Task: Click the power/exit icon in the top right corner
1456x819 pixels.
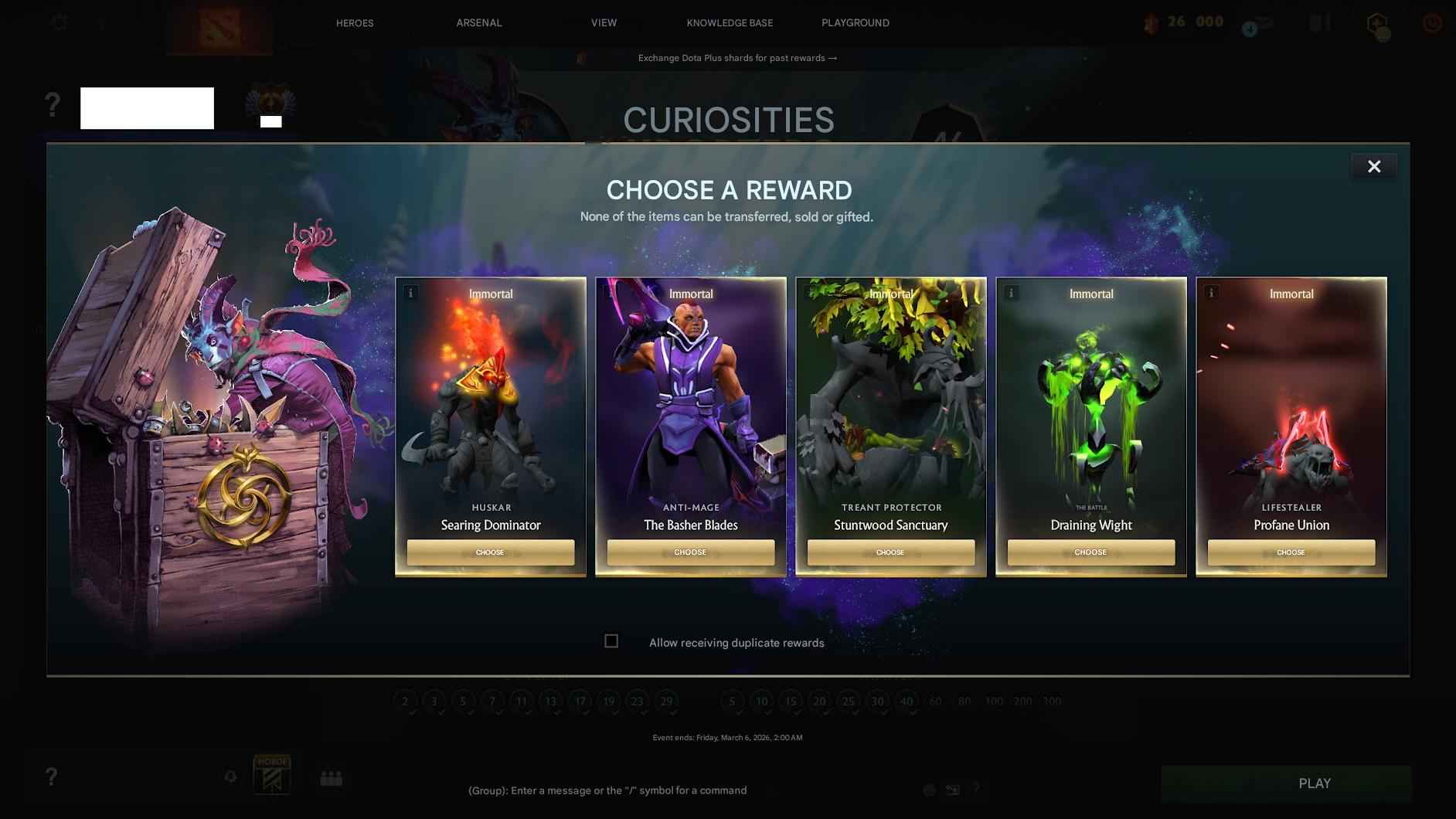Action: (1431, 22)
